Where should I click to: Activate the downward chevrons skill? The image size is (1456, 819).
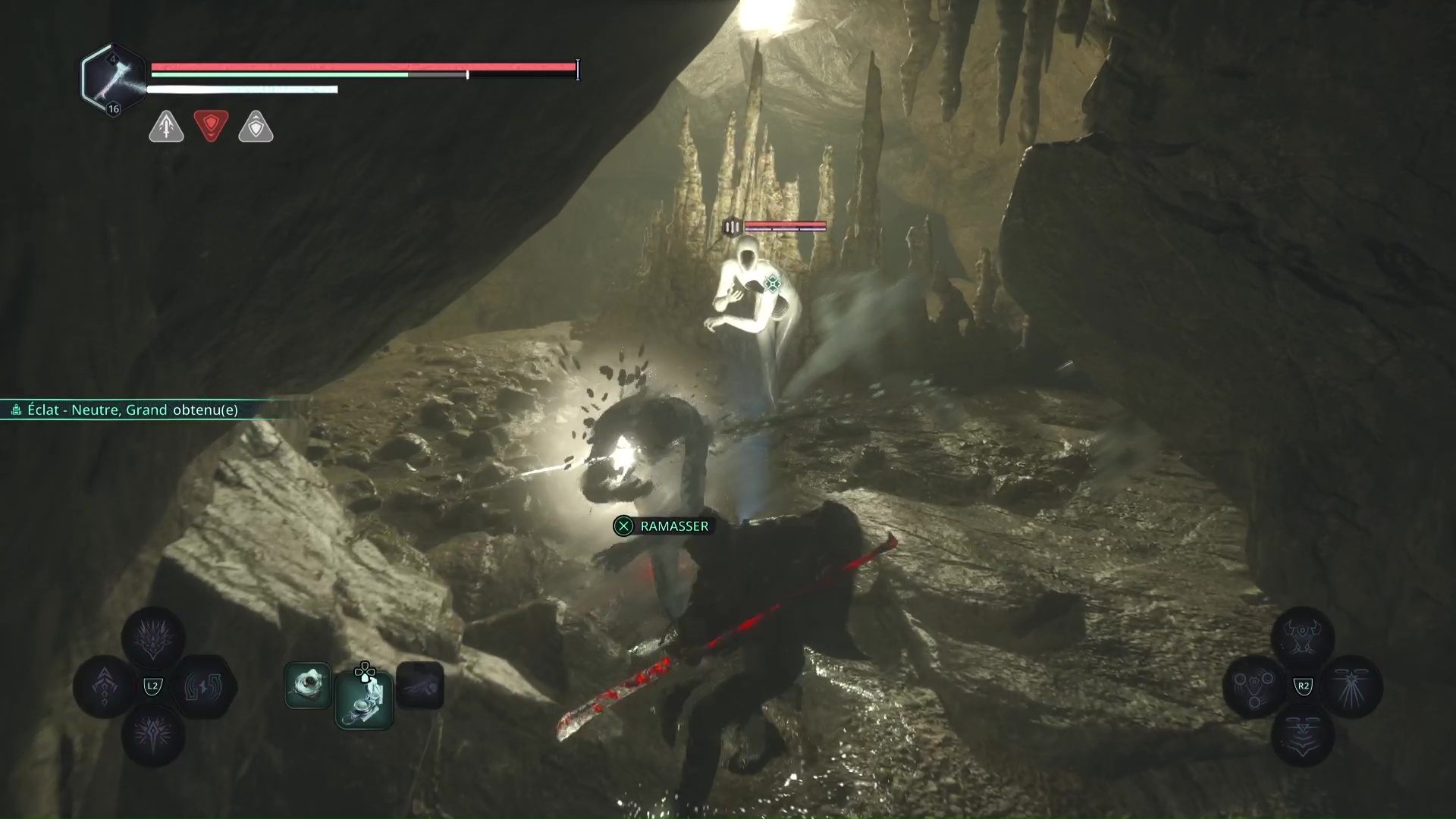[1302, 734]
